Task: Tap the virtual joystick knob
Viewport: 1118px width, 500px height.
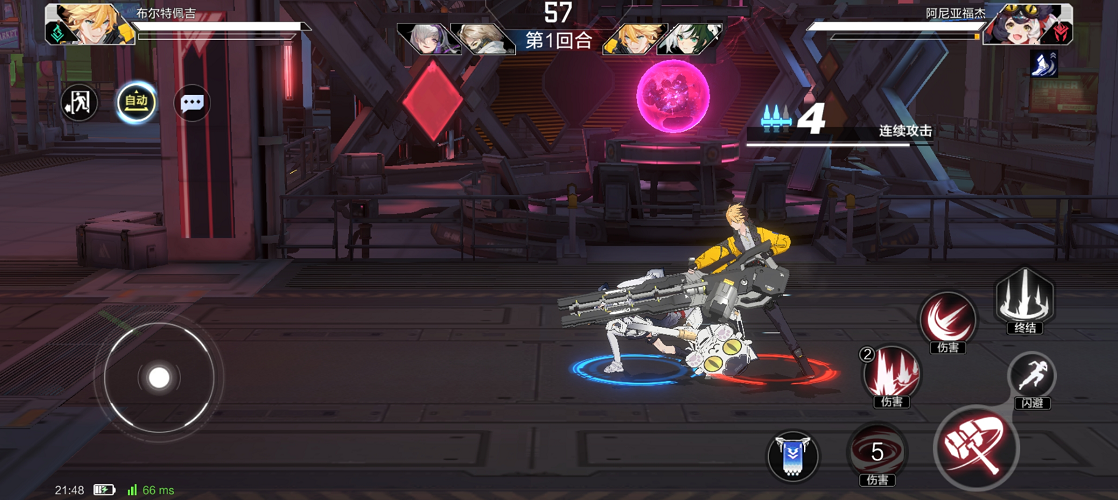Action: click(x=159, y=377)
